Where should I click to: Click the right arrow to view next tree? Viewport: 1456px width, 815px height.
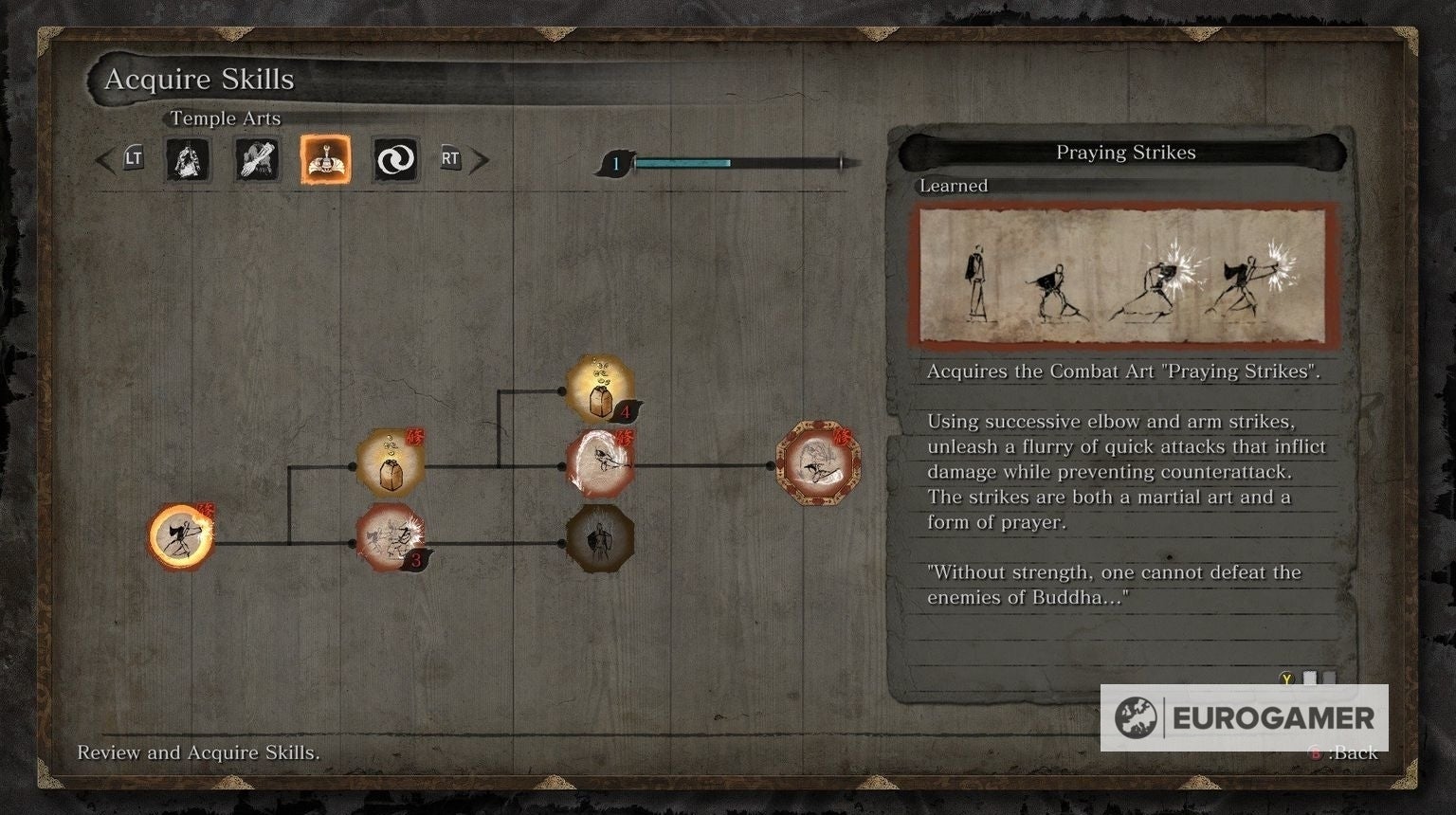click(x=482, y=159)
